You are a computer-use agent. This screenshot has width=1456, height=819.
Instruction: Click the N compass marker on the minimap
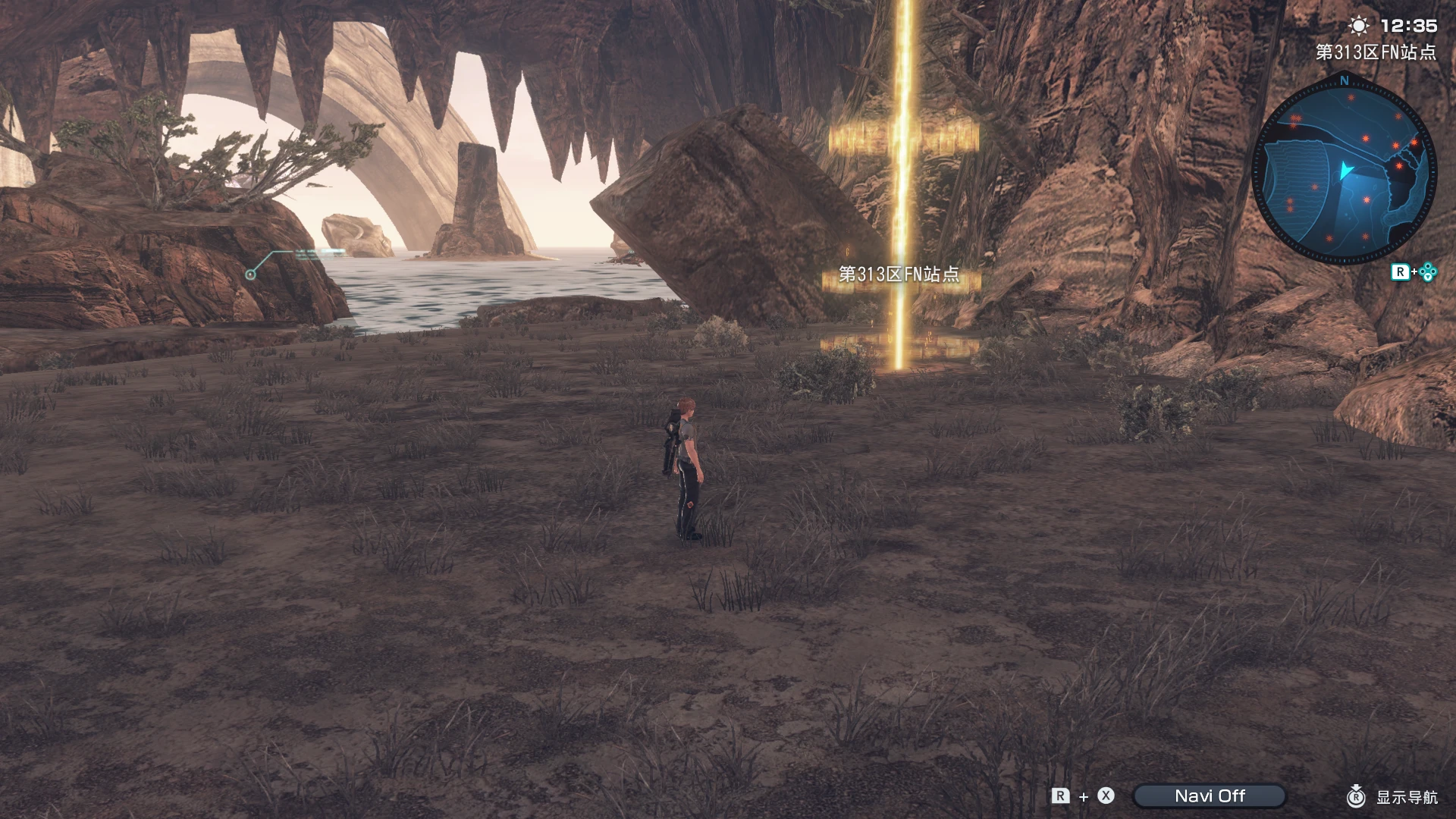1343,81
